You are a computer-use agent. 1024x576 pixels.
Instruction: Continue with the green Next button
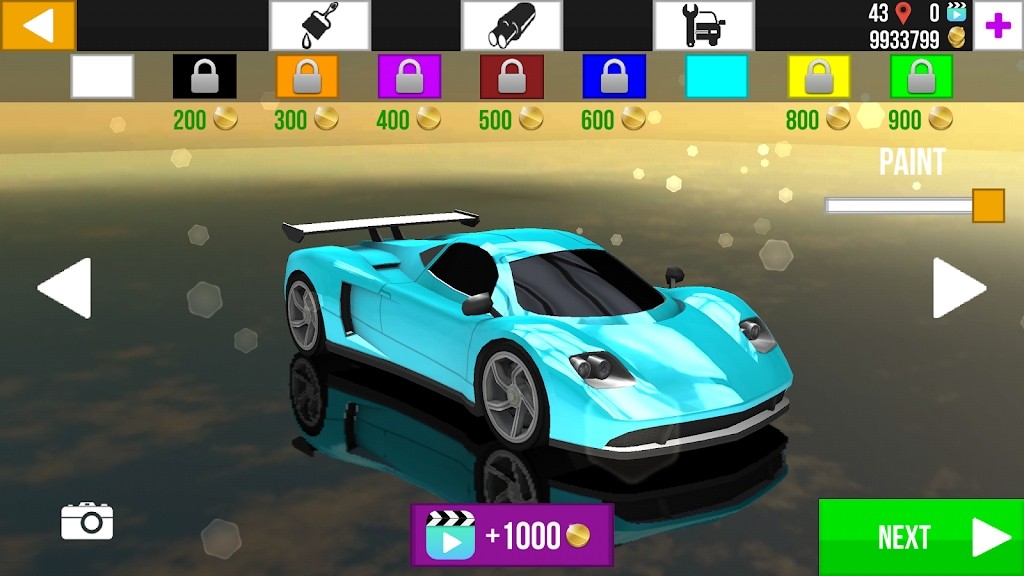click(921, 537)
